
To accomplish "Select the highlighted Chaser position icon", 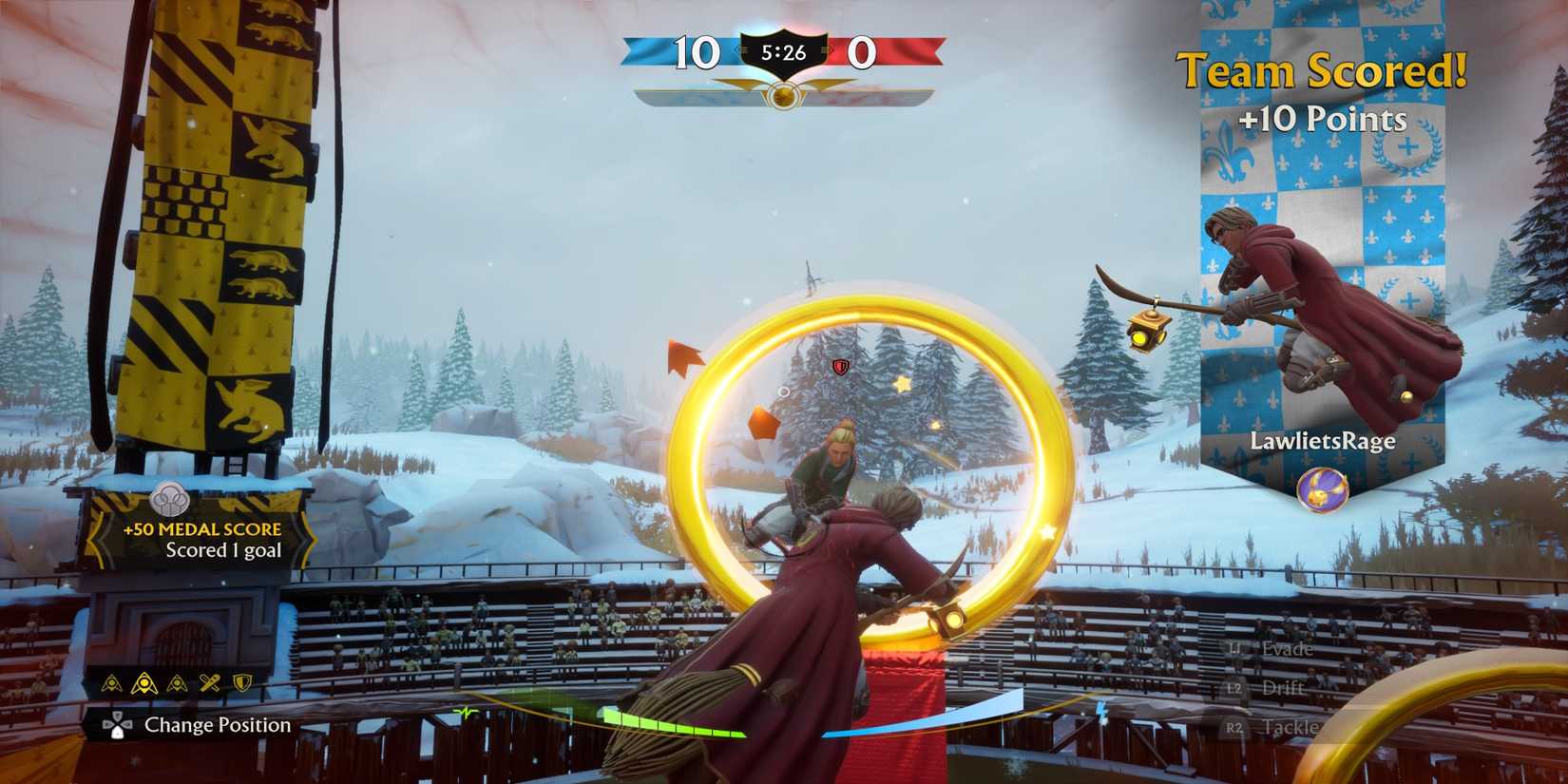I will pos(144,682).
